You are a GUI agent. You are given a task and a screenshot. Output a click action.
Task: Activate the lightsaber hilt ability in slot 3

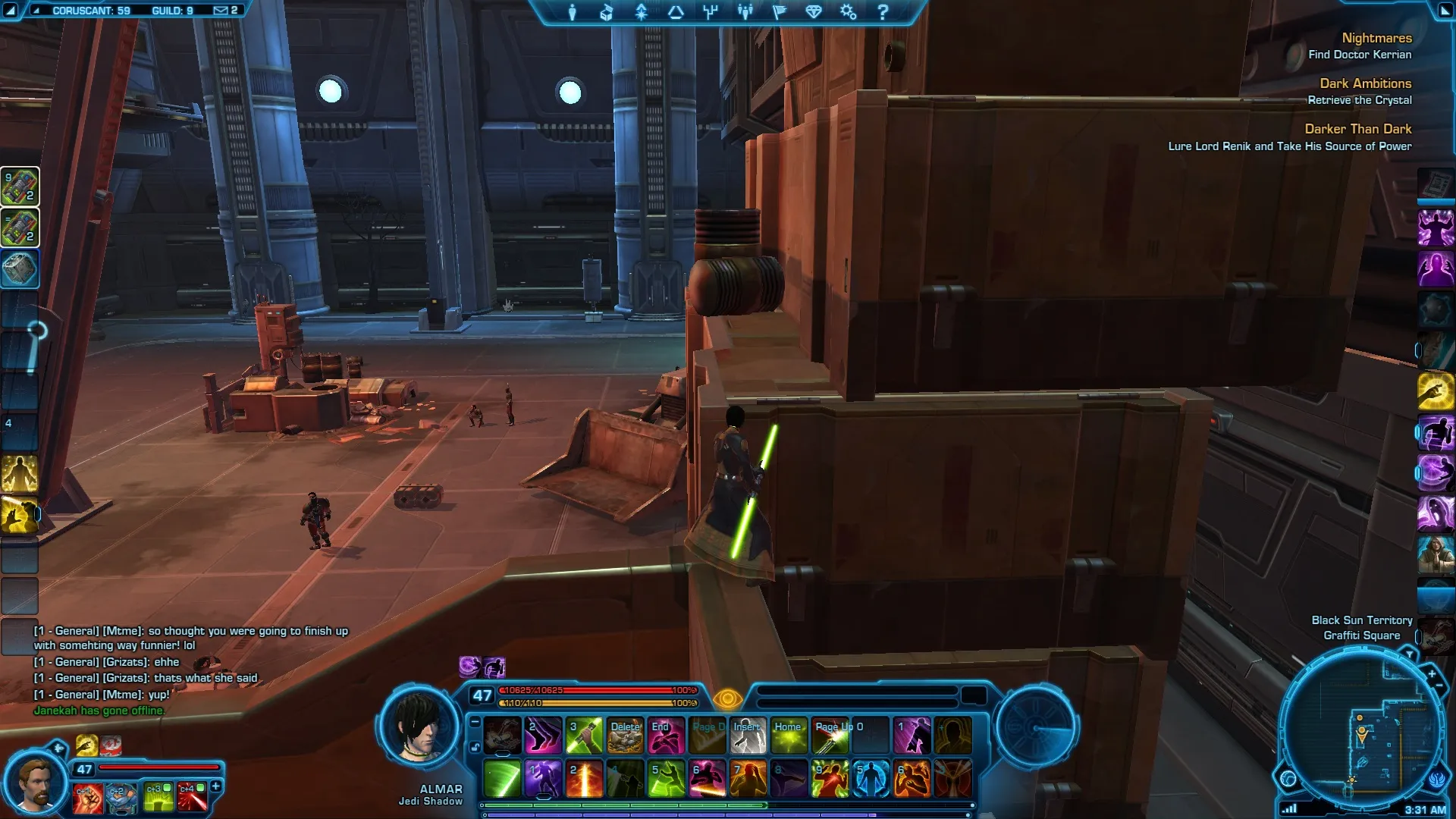(585, 736)
